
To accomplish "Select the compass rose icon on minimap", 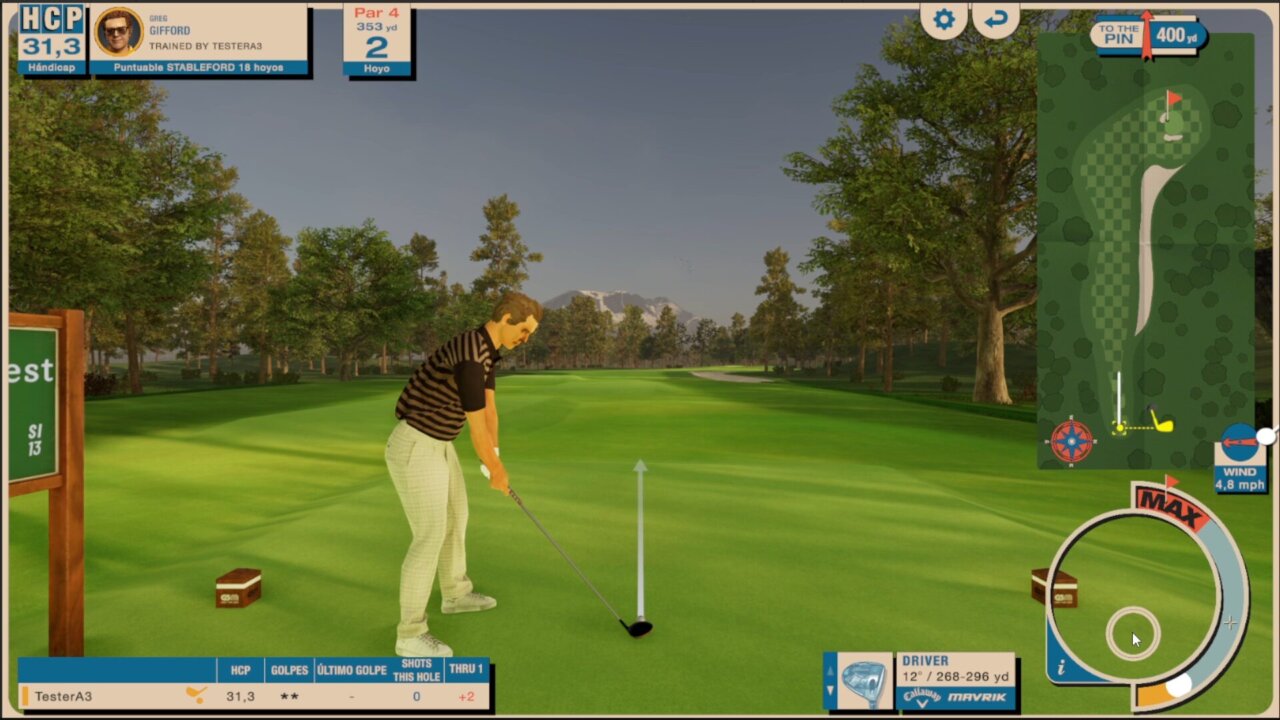I will 1071,441.
